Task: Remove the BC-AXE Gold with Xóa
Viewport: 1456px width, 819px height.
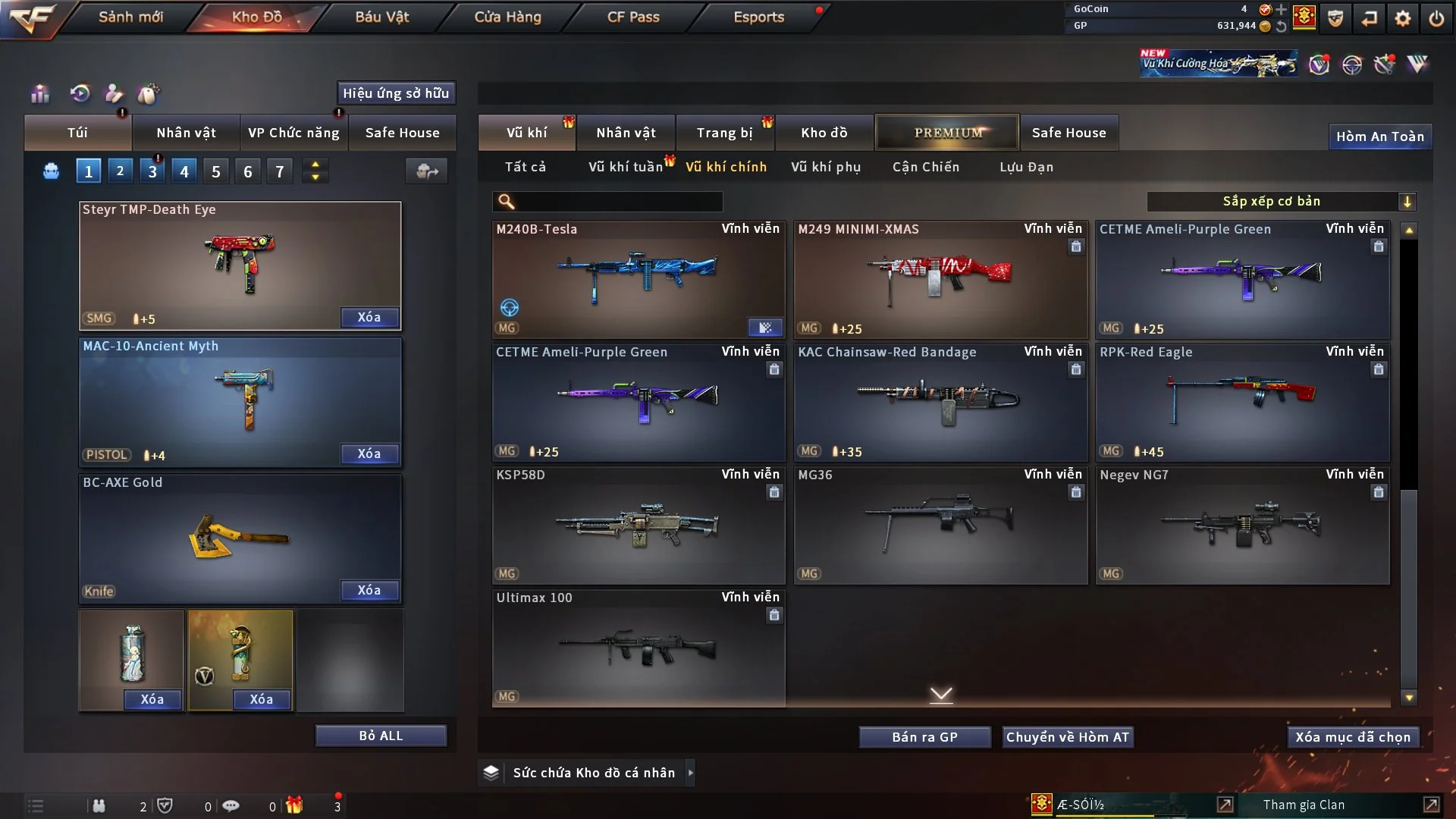Action: click(369, 590)
